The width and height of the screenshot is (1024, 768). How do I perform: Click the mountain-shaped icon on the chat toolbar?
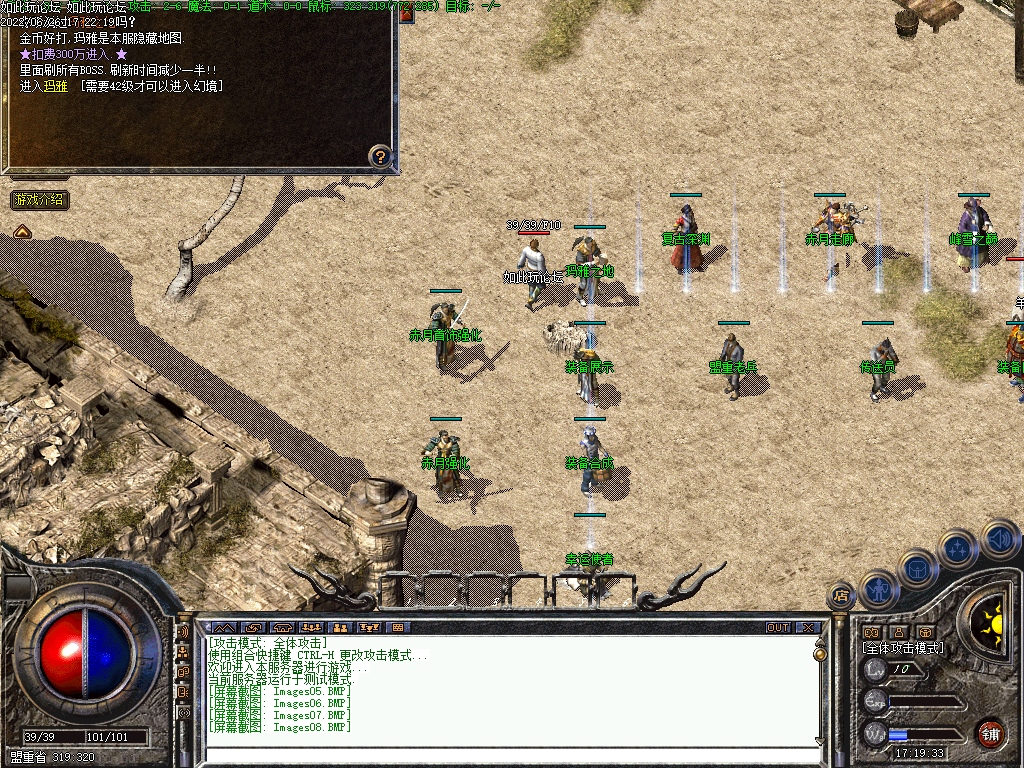click(221, 628)
